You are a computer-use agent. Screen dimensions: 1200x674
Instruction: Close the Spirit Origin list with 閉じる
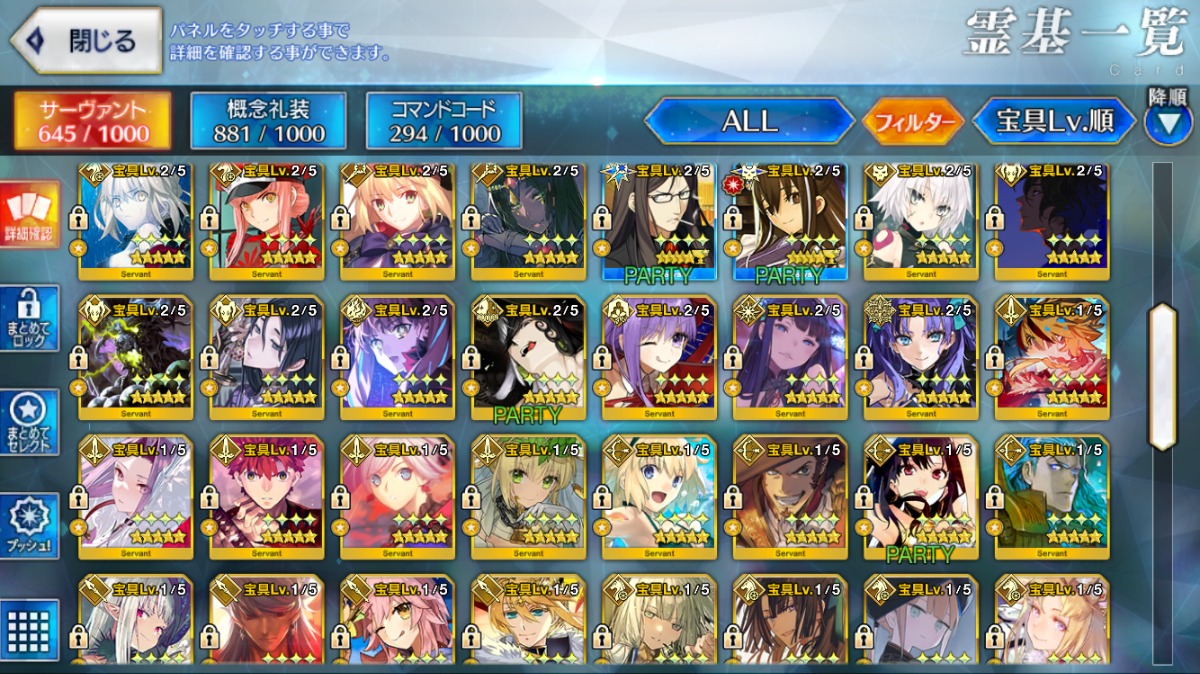pos(86,41)
